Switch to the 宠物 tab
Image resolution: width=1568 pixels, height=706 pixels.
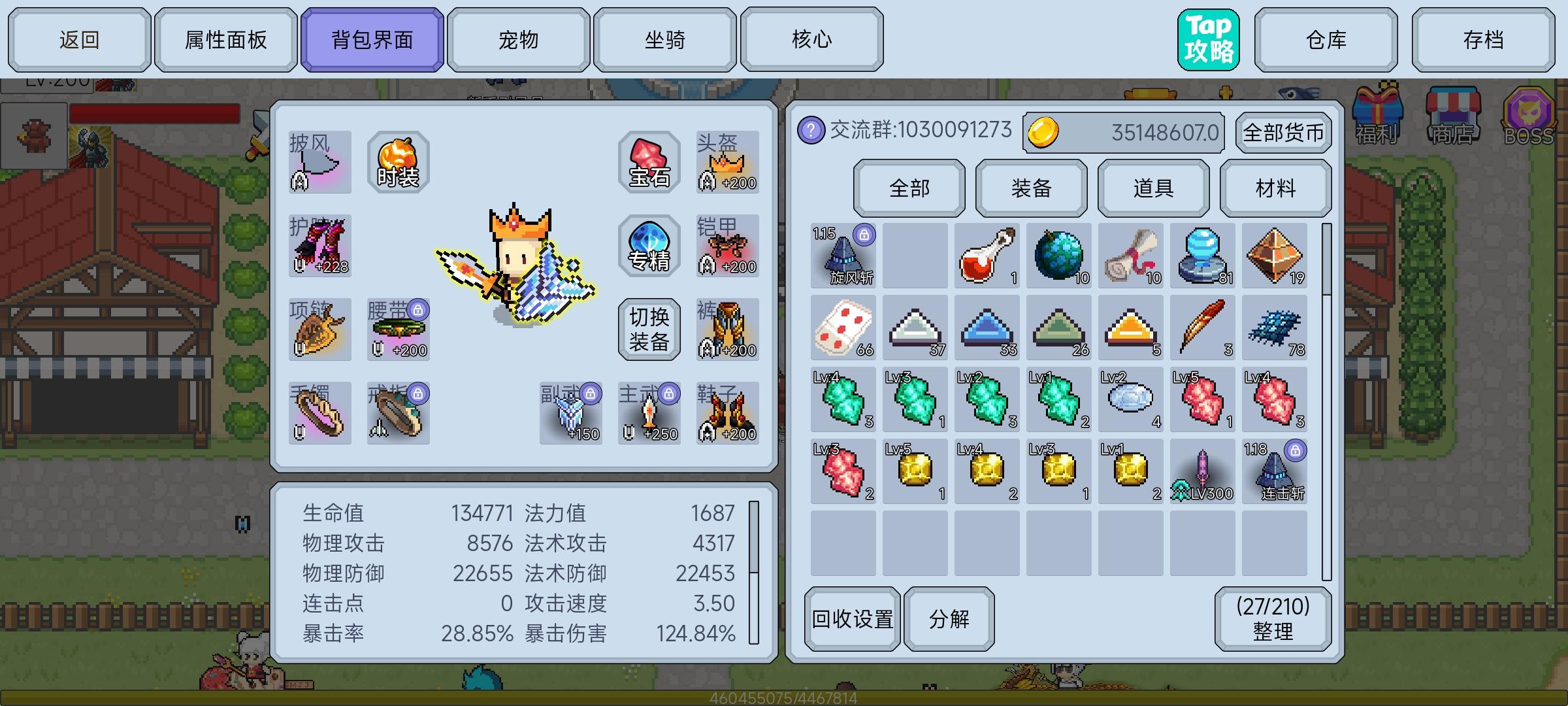pos(515,39)
